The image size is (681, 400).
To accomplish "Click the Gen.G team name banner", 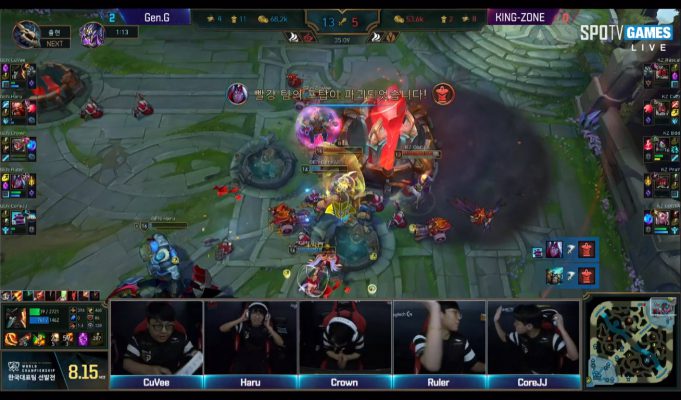I will pos(162,17).
